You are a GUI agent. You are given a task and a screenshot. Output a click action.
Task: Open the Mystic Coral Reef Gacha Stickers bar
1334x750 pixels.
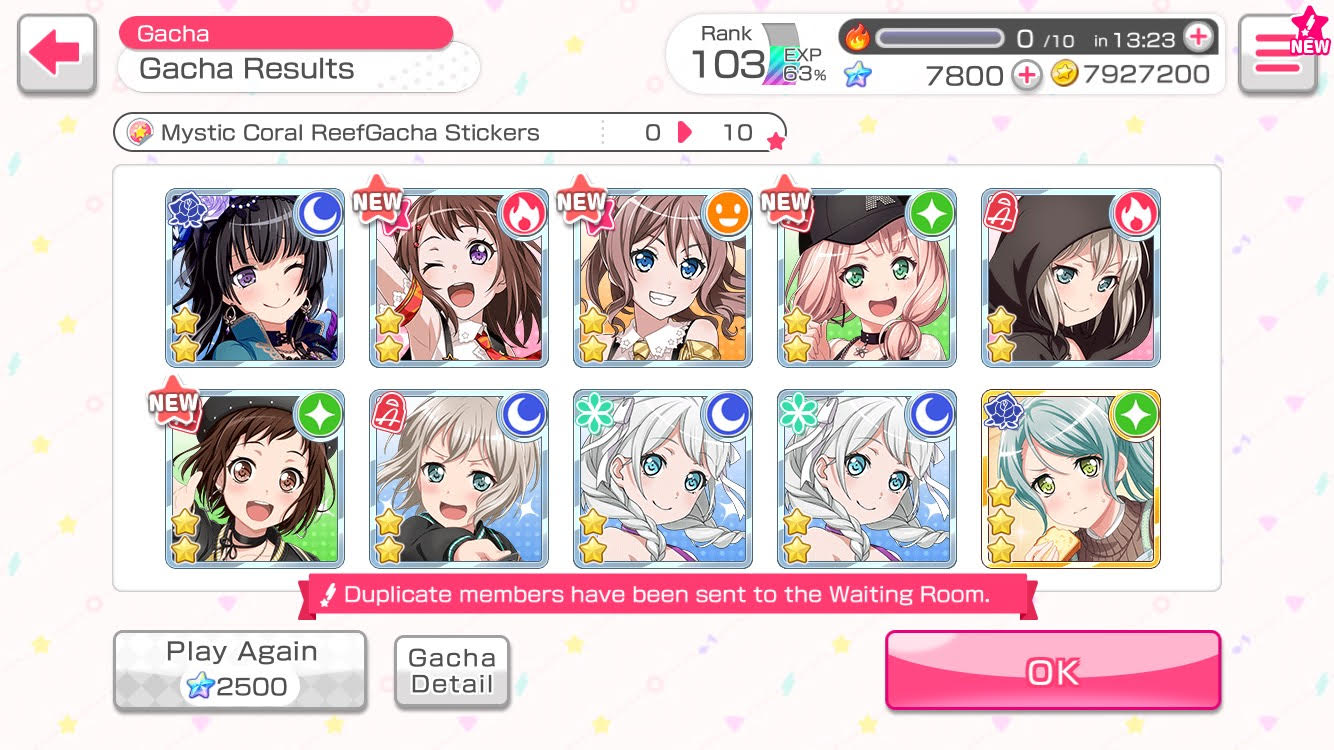[450, 132]
